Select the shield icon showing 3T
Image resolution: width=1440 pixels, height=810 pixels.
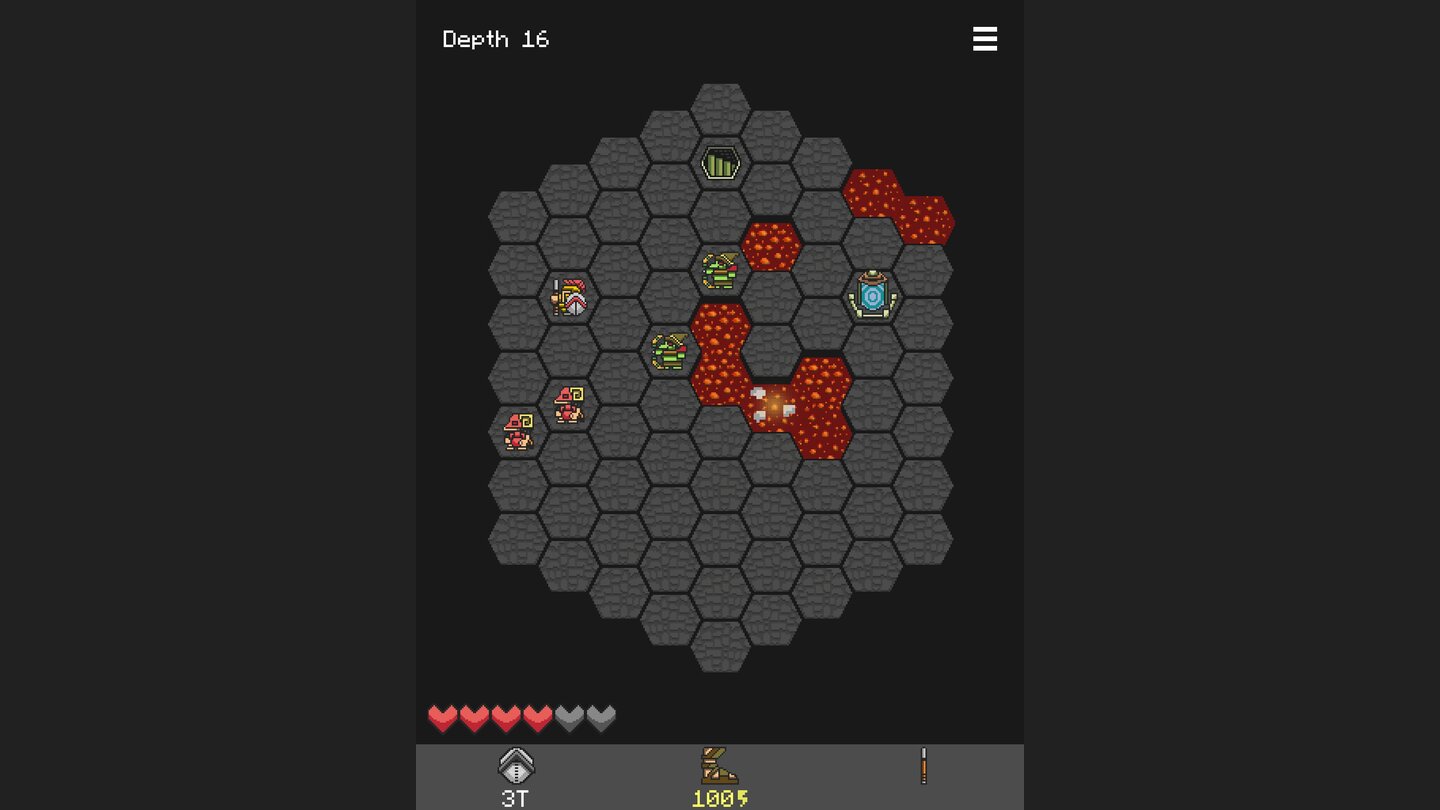tap(517, 770)
